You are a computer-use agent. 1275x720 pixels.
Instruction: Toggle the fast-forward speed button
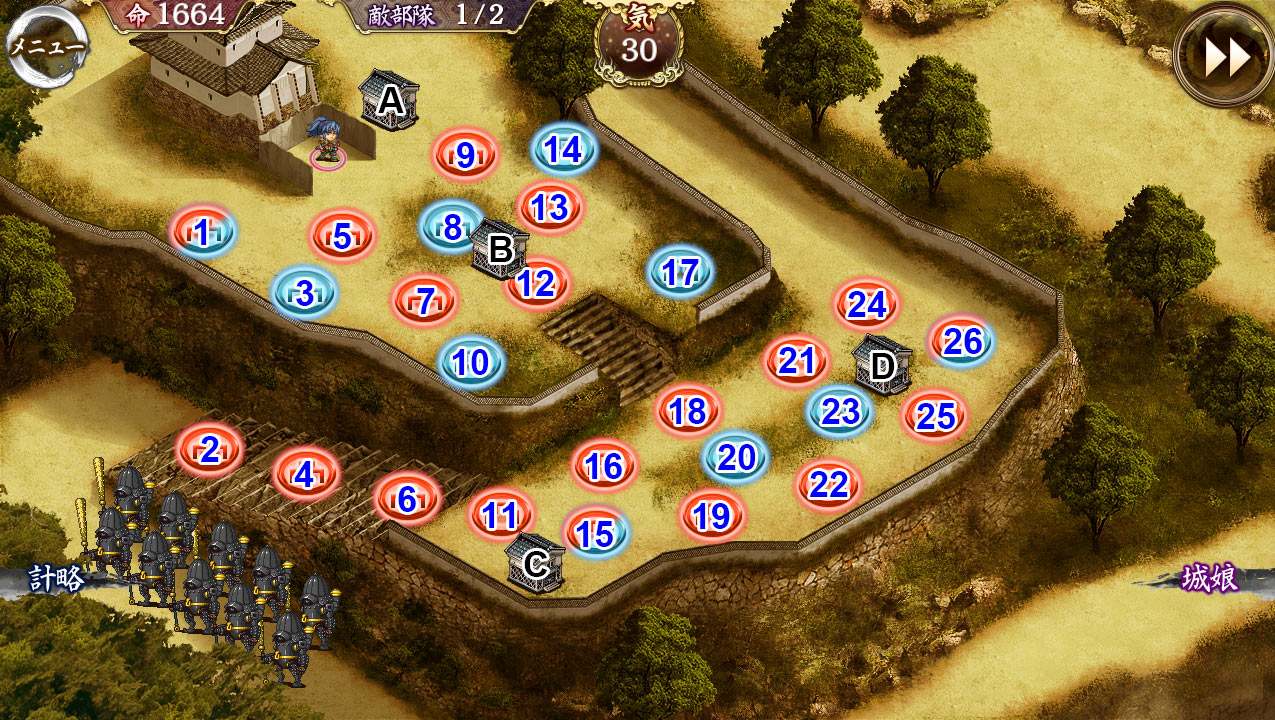1225,57
